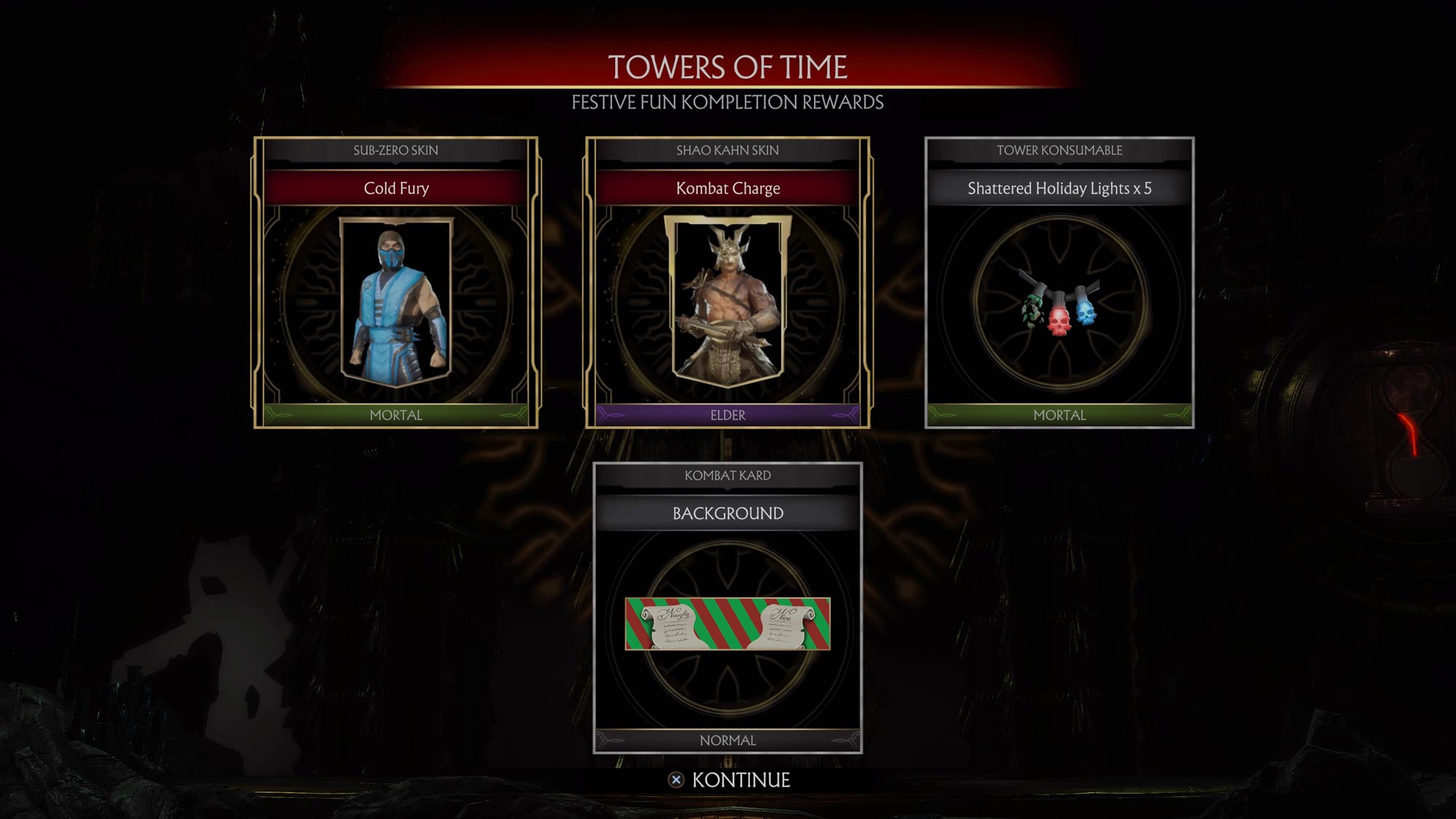This screenshot has width=1456, height=819.
Task: Click the Kombat Charge title bar
Action: tap(728, 189)
